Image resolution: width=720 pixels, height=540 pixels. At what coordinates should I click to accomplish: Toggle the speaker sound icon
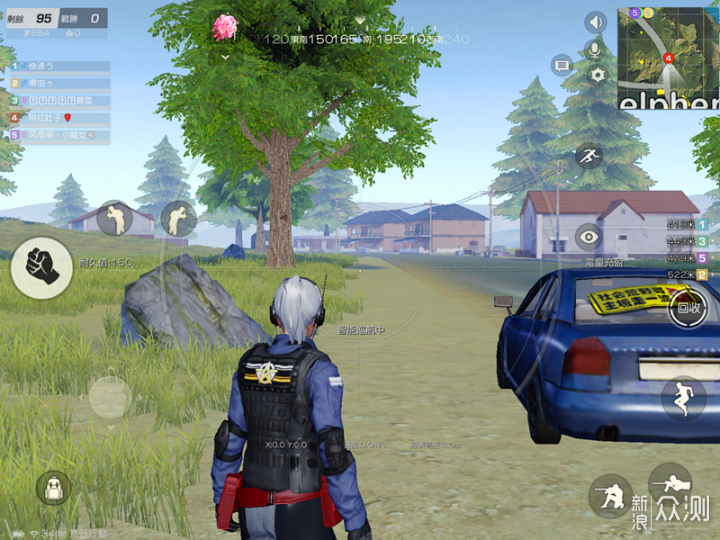point(596,22)
